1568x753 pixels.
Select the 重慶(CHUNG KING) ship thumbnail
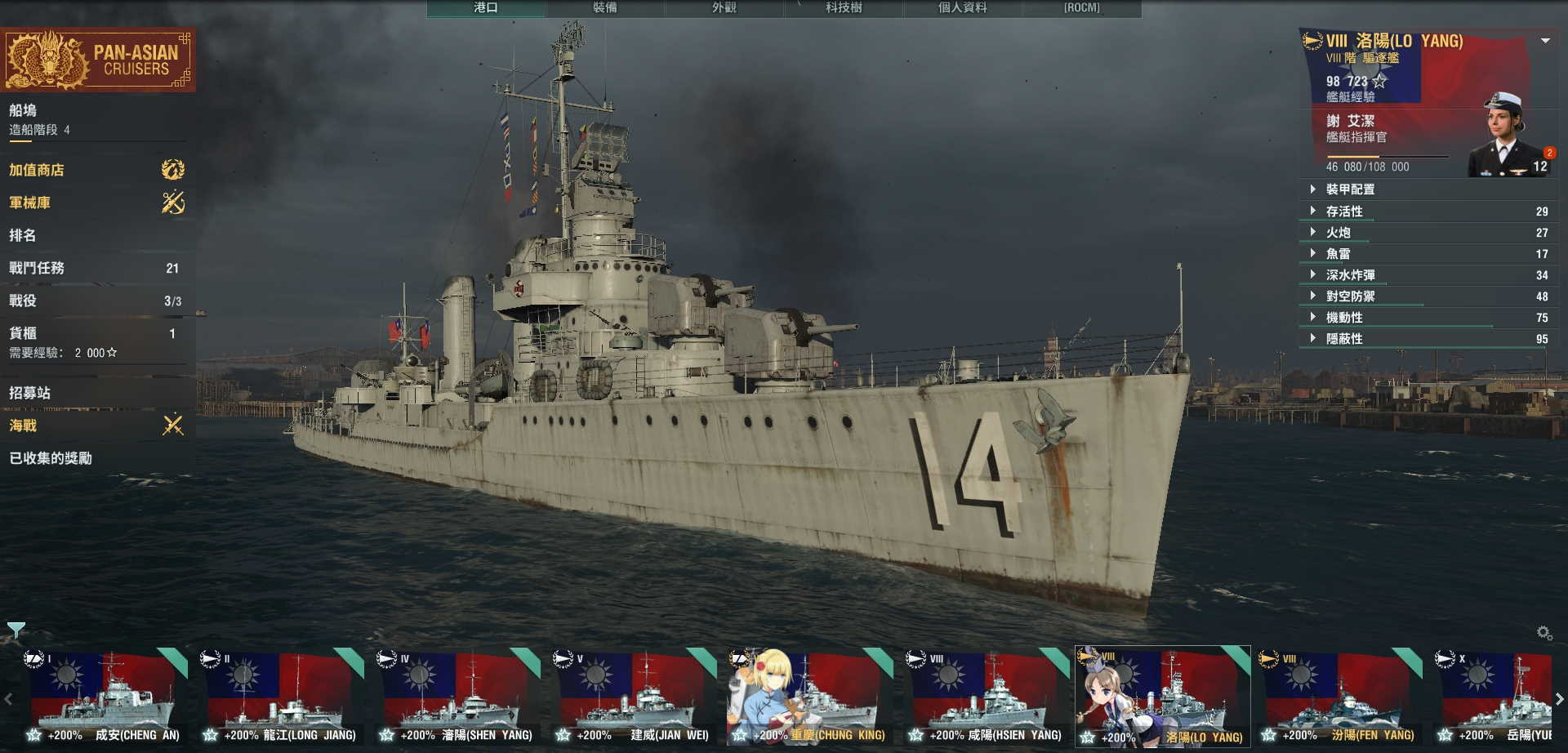[808, 694]
